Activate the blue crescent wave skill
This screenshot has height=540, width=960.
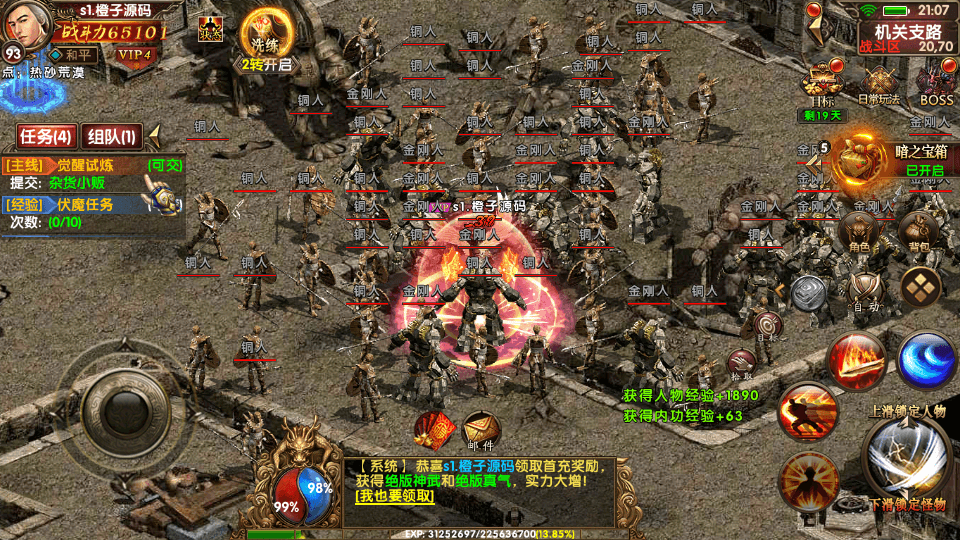(x=925, y=359)
